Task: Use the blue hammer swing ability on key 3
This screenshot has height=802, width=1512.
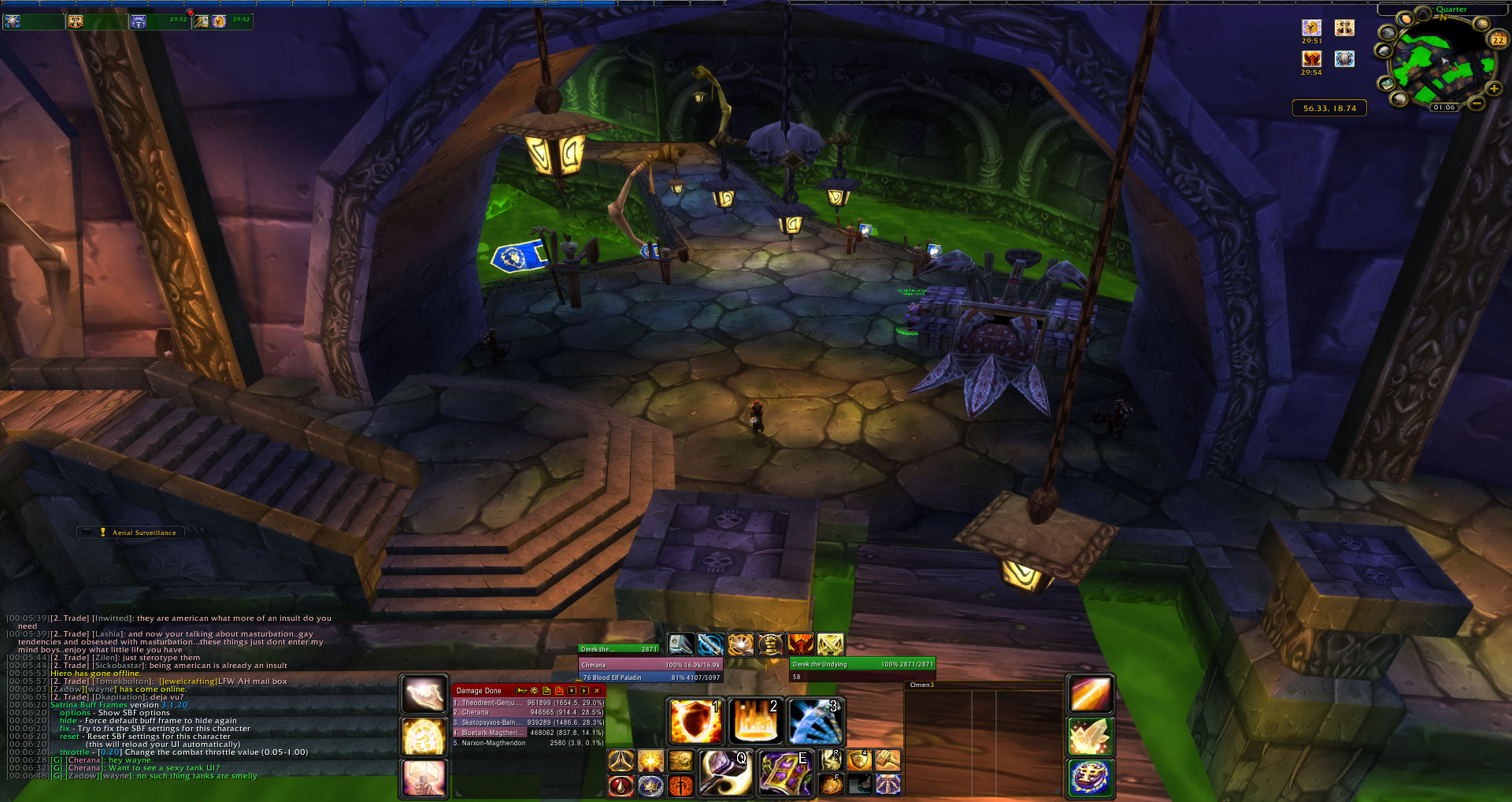Action: tap(815, 722)
